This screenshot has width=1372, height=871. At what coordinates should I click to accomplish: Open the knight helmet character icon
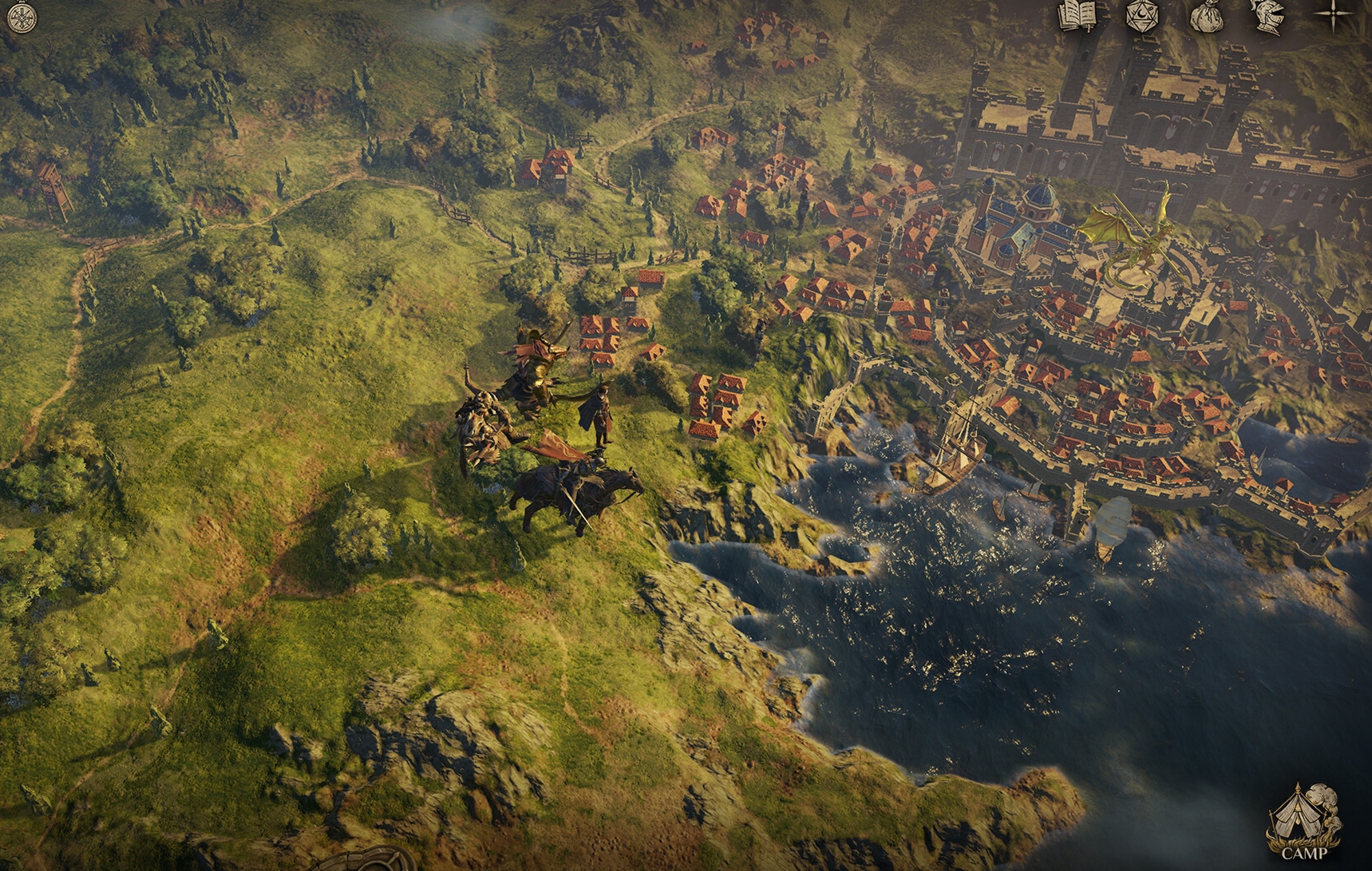1268,16
